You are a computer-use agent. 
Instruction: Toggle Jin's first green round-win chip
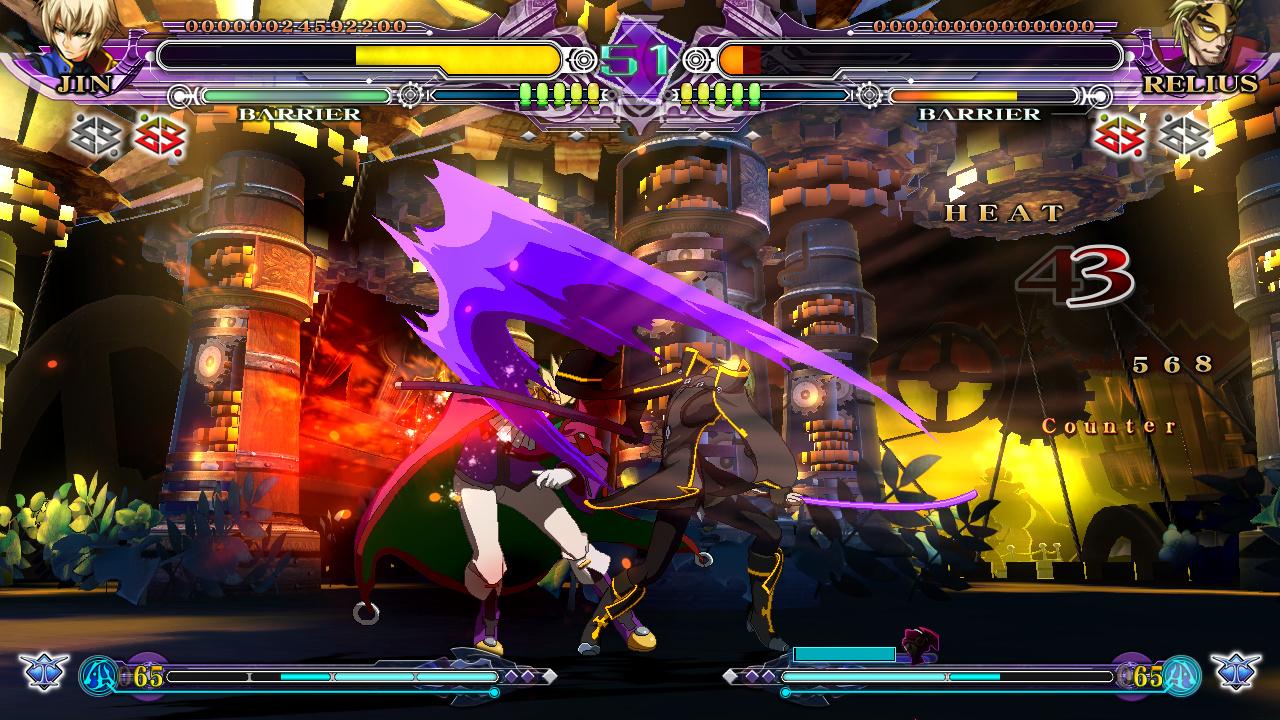coord(524,95)
